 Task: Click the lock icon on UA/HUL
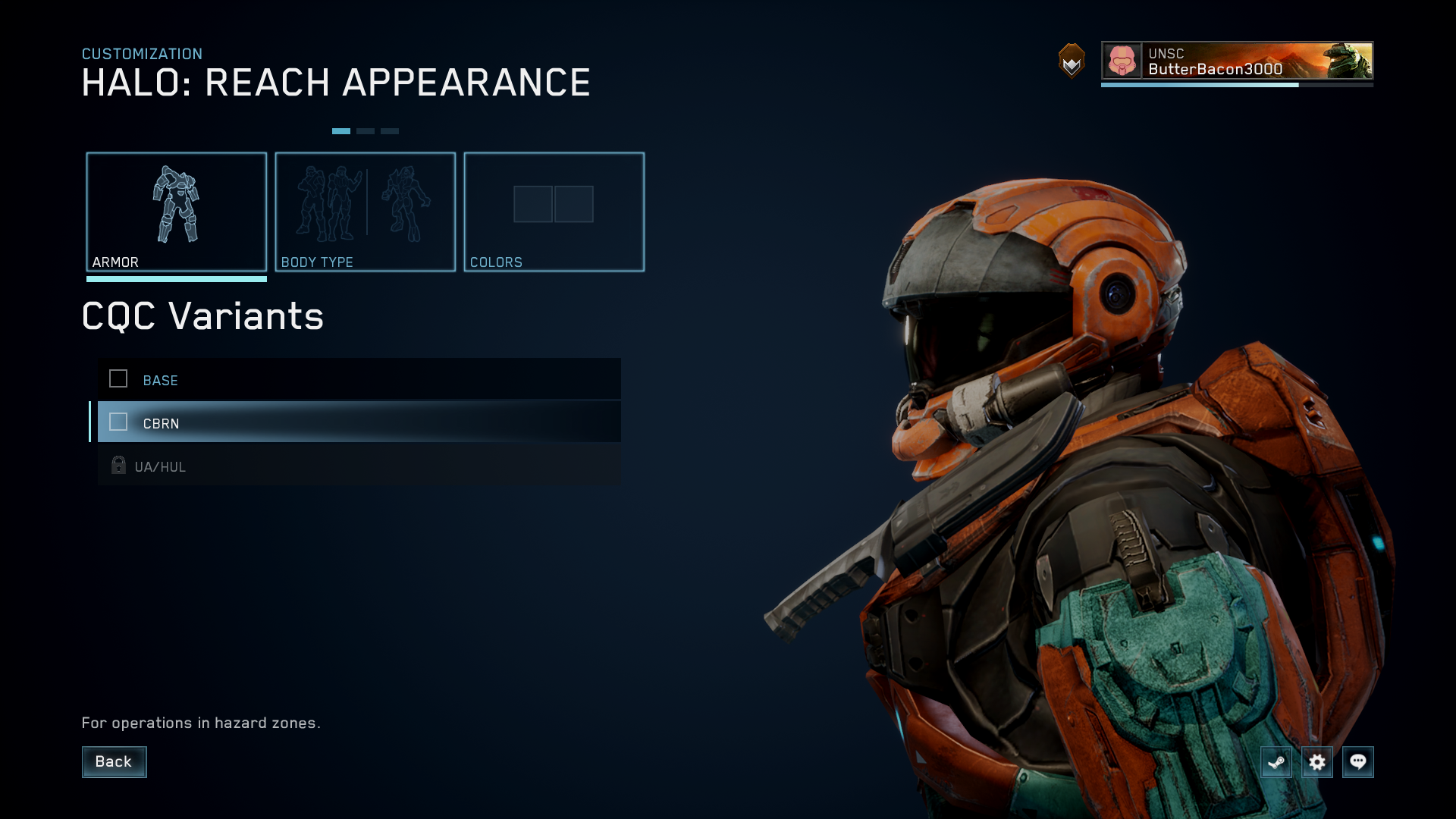coord(118,465)
